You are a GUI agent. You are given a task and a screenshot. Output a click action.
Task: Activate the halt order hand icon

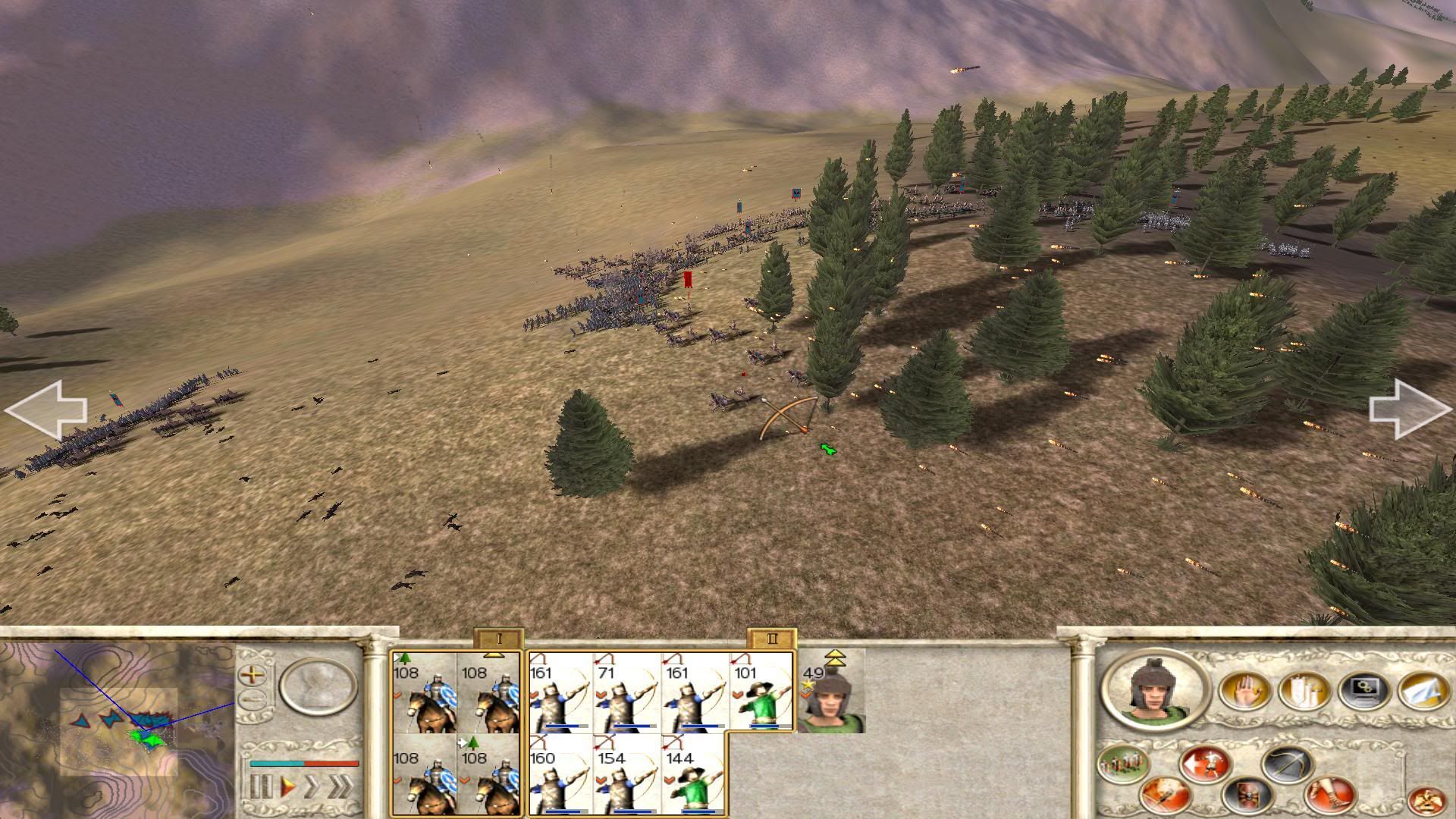[x=1245, y=691]
